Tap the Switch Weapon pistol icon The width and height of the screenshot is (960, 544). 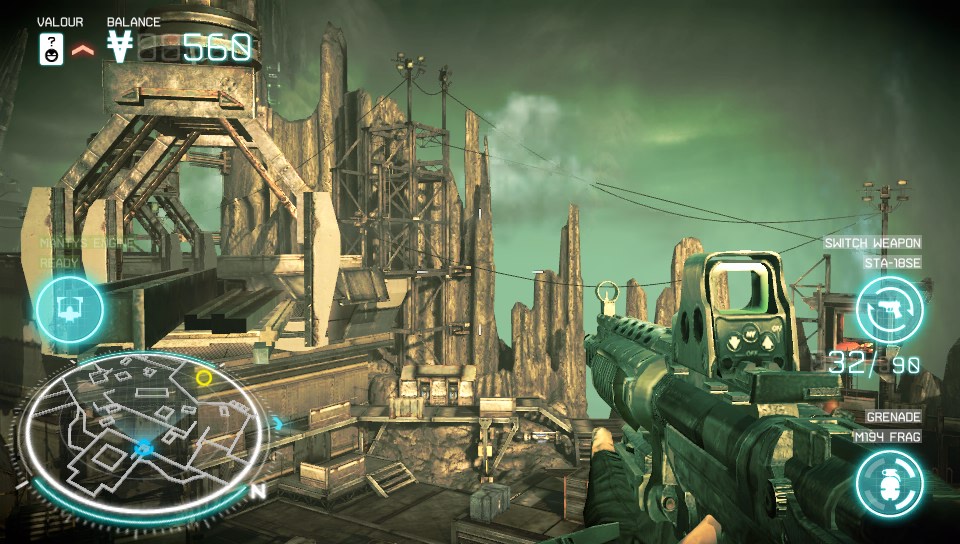click(x=890, y=310)
